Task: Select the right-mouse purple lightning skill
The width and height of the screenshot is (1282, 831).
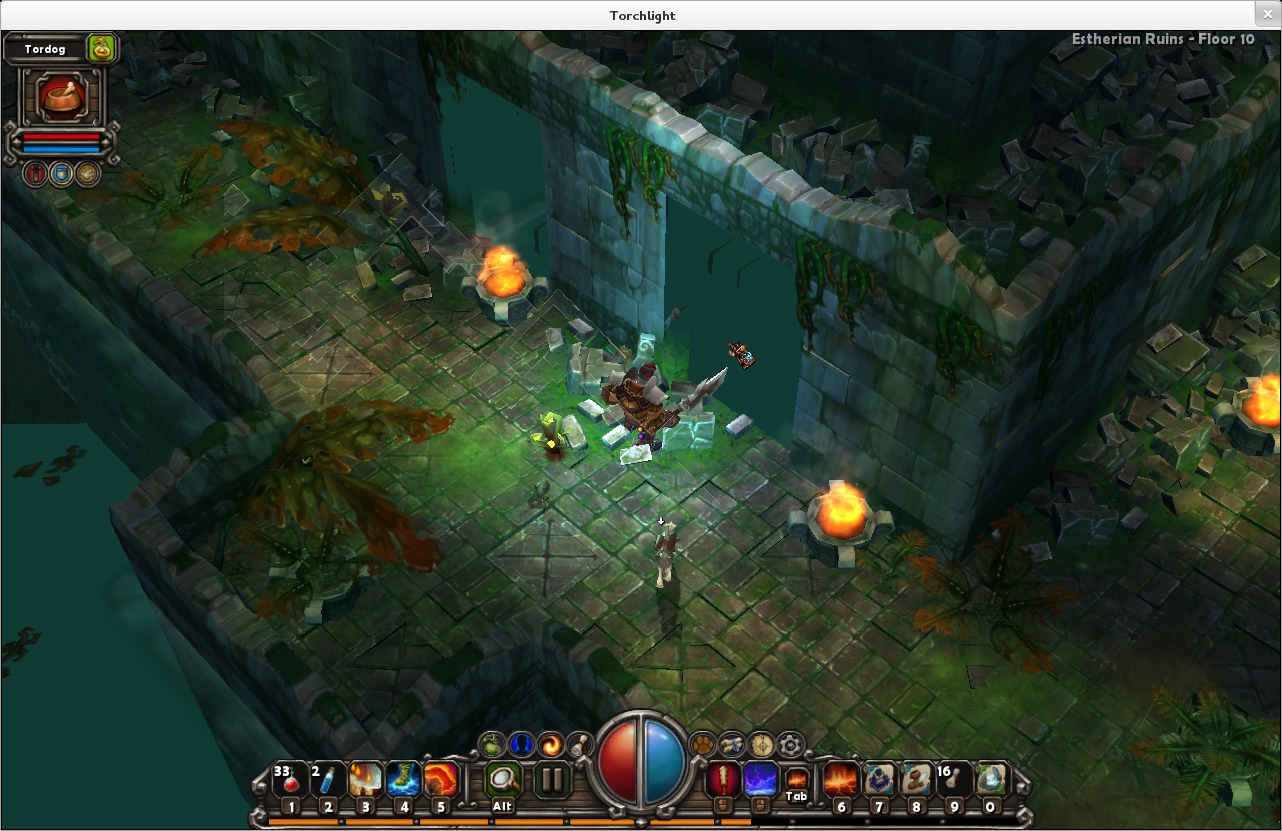Action: tap(760, 779)
